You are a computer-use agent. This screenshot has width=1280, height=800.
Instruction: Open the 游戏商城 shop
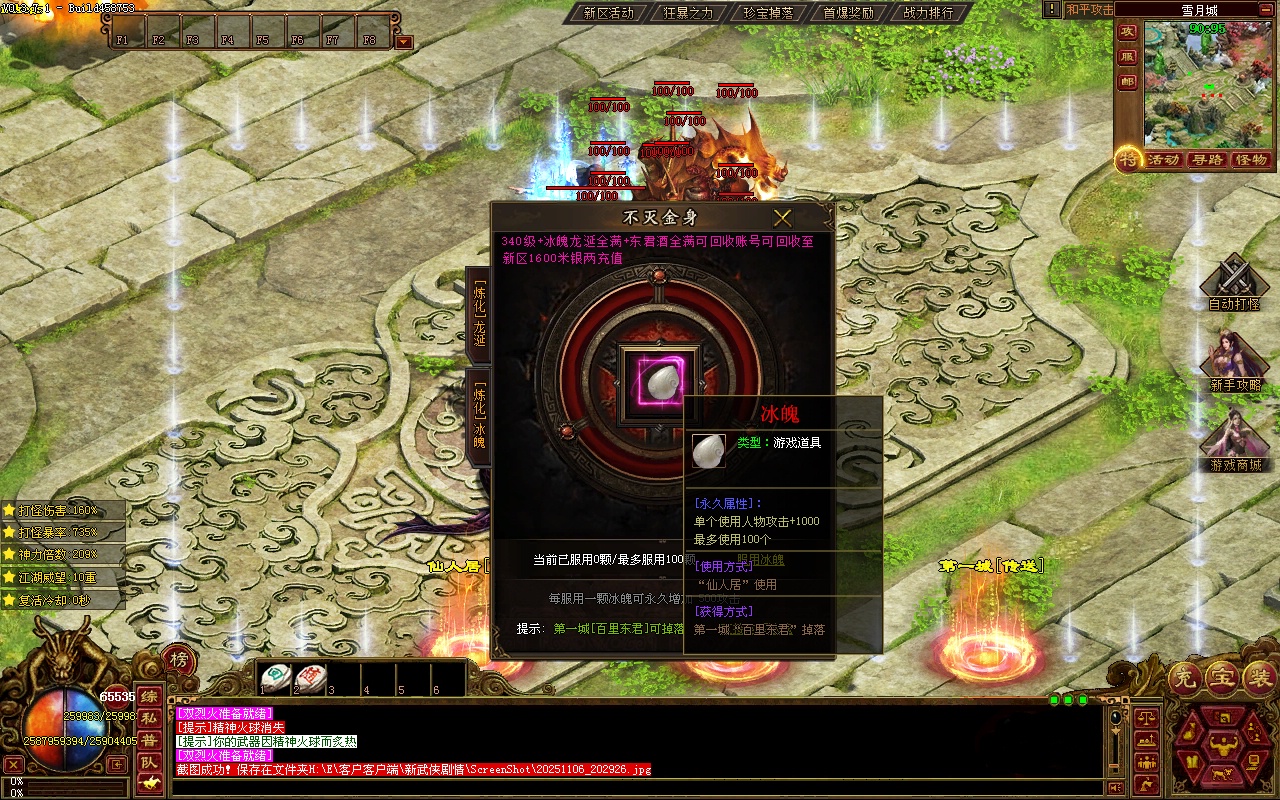(x=1235, y=442)
